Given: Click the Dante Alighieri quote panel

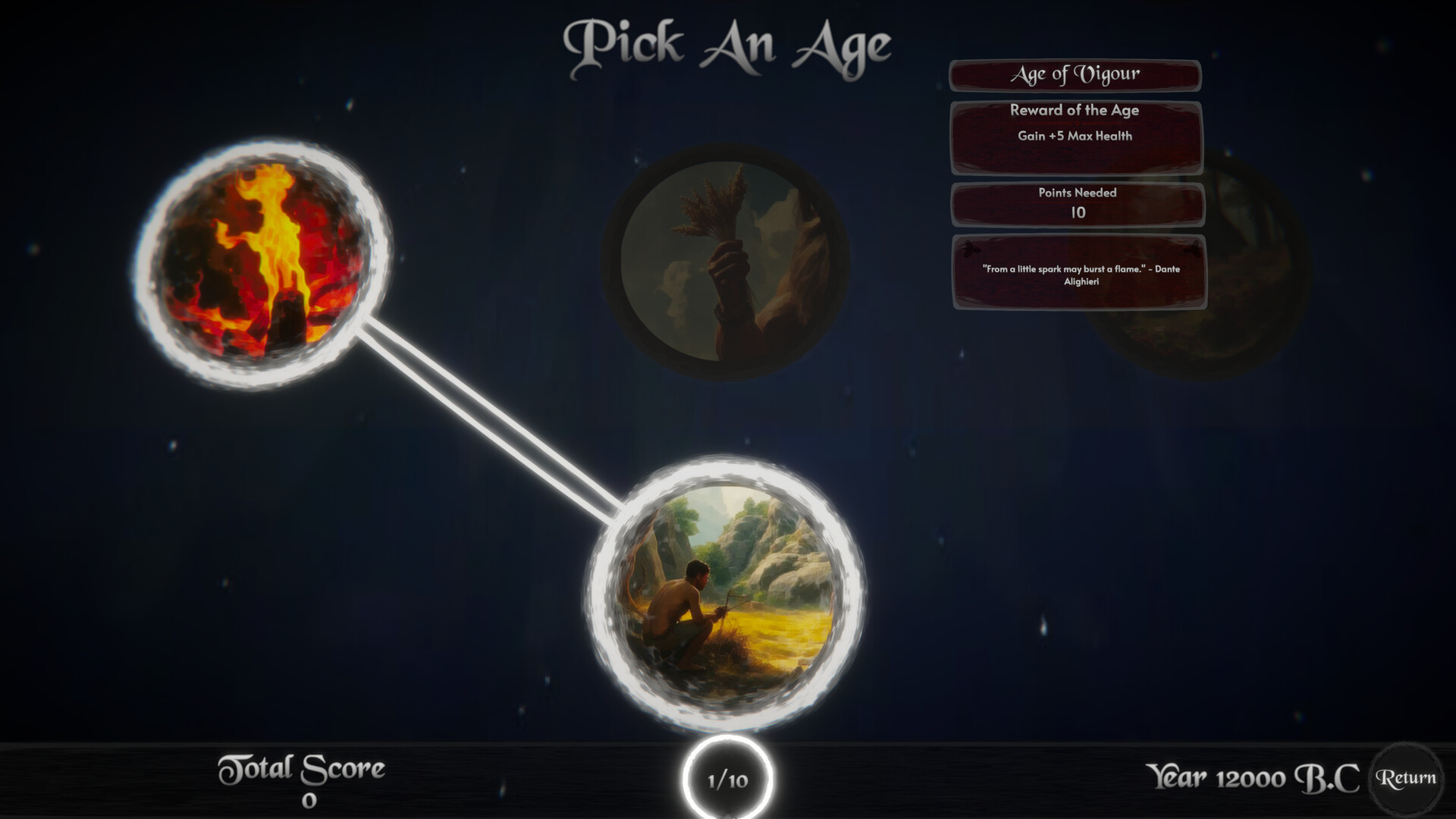Looking at the screenshot, I should [1078, 271].
